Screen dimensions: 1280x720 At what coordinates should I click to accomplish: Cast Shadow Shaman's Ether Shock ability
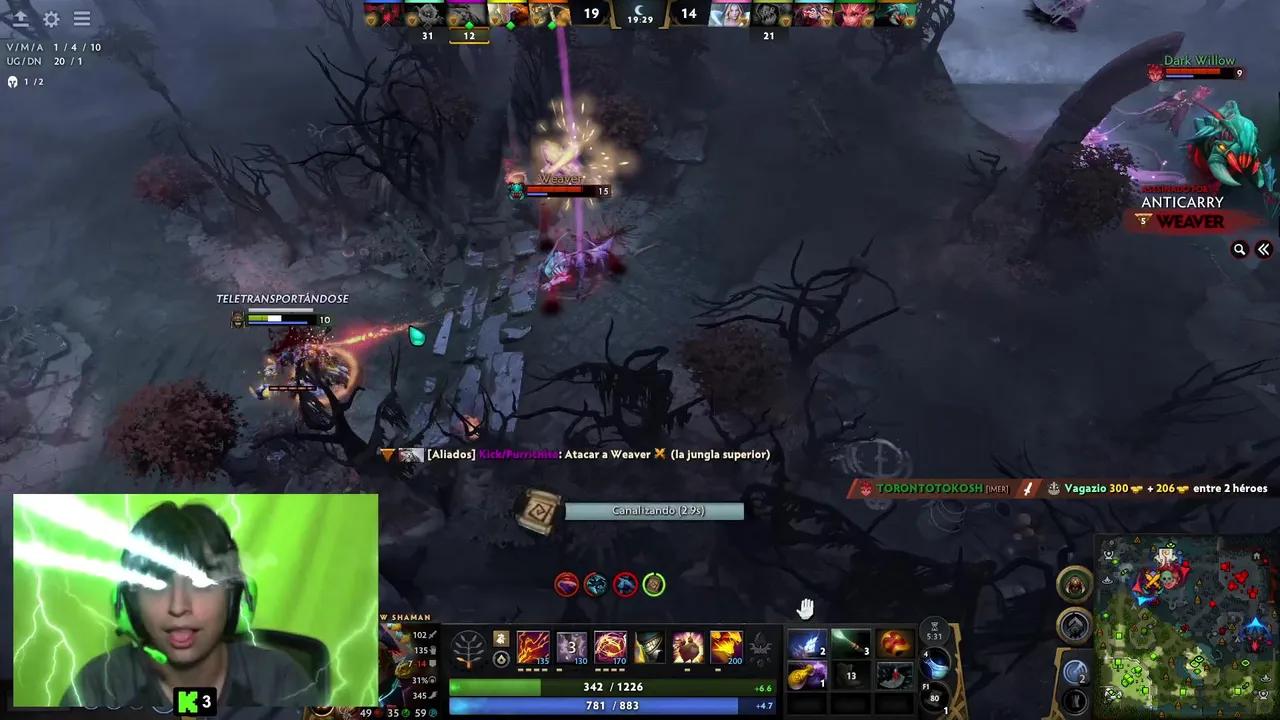533,648
